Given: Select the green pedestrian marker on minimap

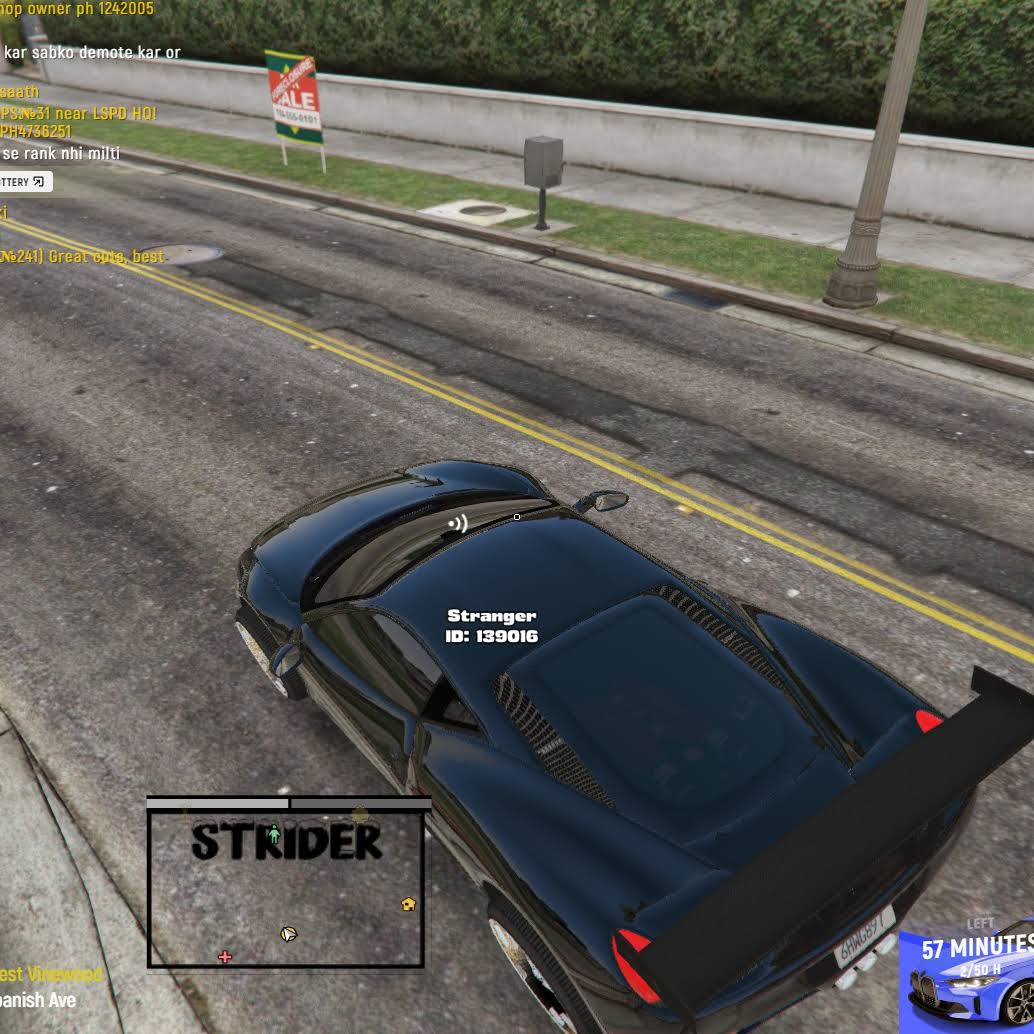Looking at the screenshot, I should (x=274, y=834).
